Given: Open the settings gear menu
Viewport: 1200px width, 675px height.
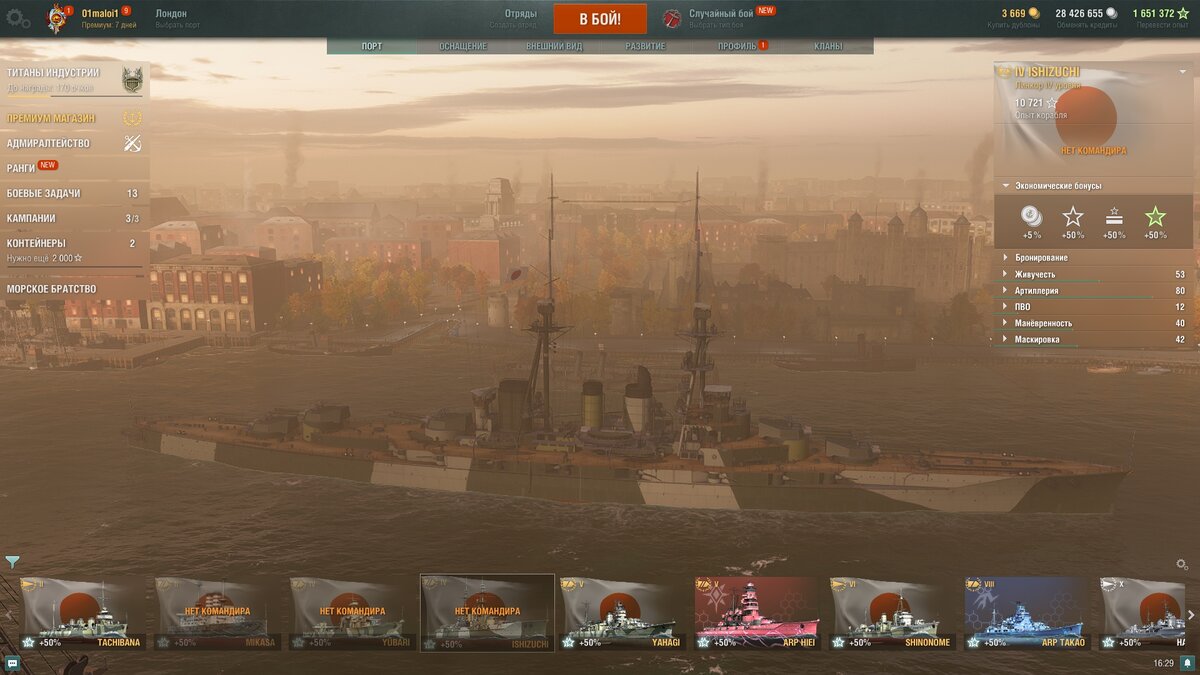Looking at the screenshot, I should click(17, 18).
